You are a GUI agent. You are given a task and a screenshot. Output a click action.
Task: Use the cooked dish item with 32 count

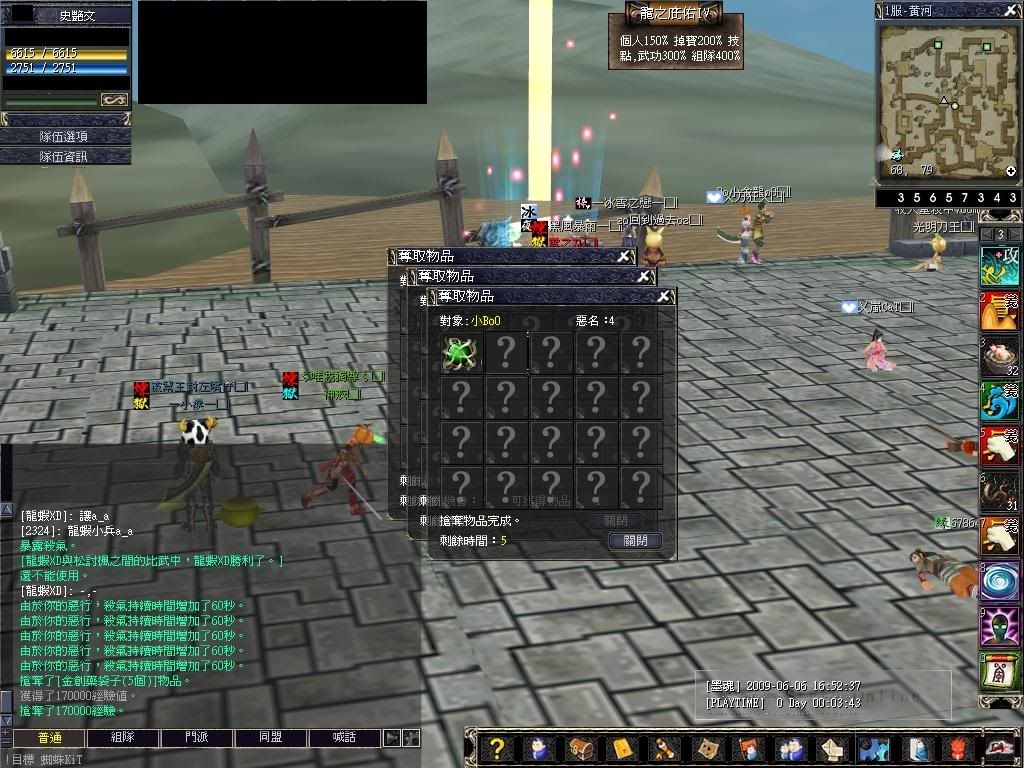(998, 356)
